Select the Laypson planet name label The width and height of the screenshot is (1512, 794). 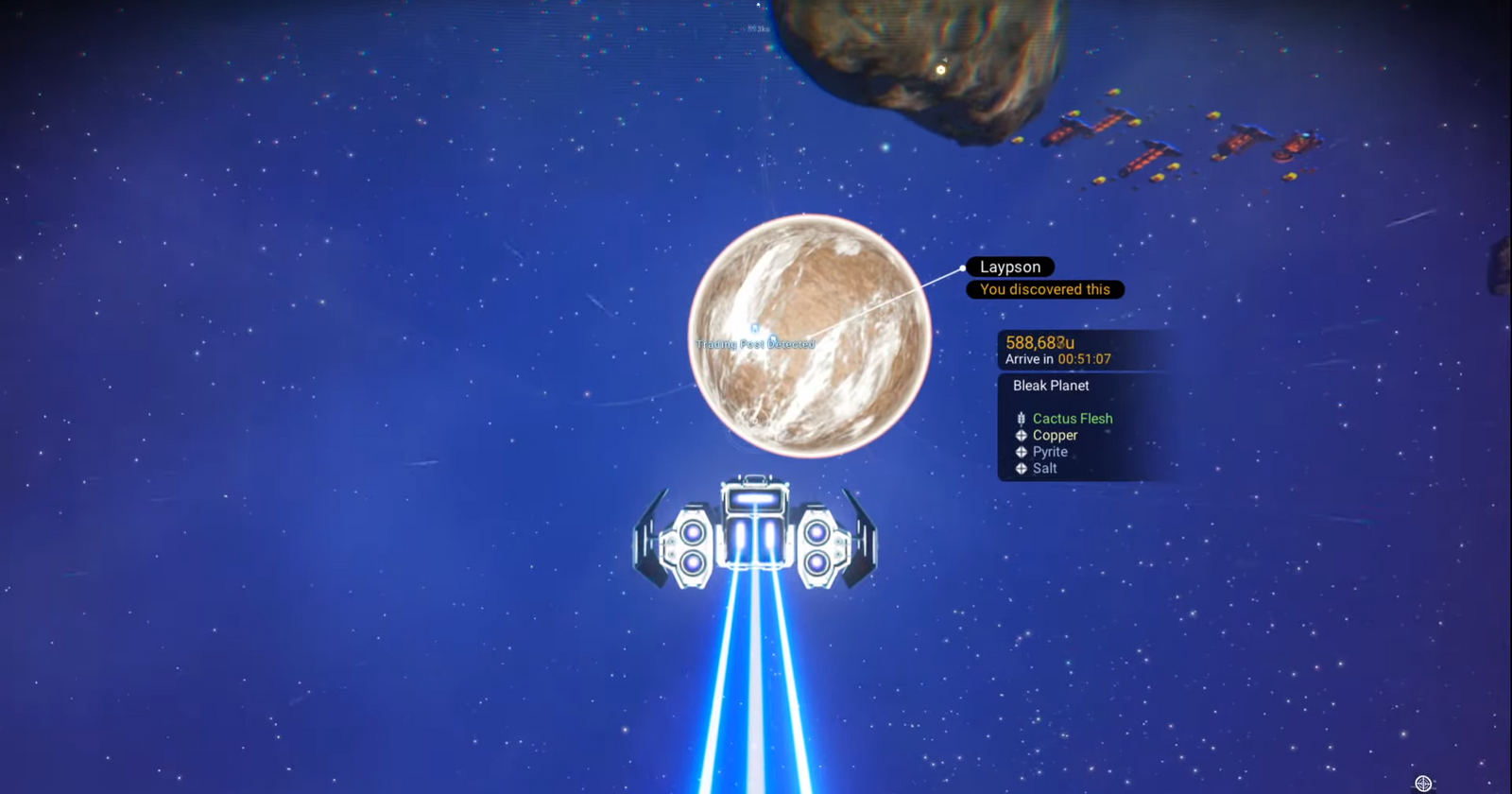(x=1009, y=268)
